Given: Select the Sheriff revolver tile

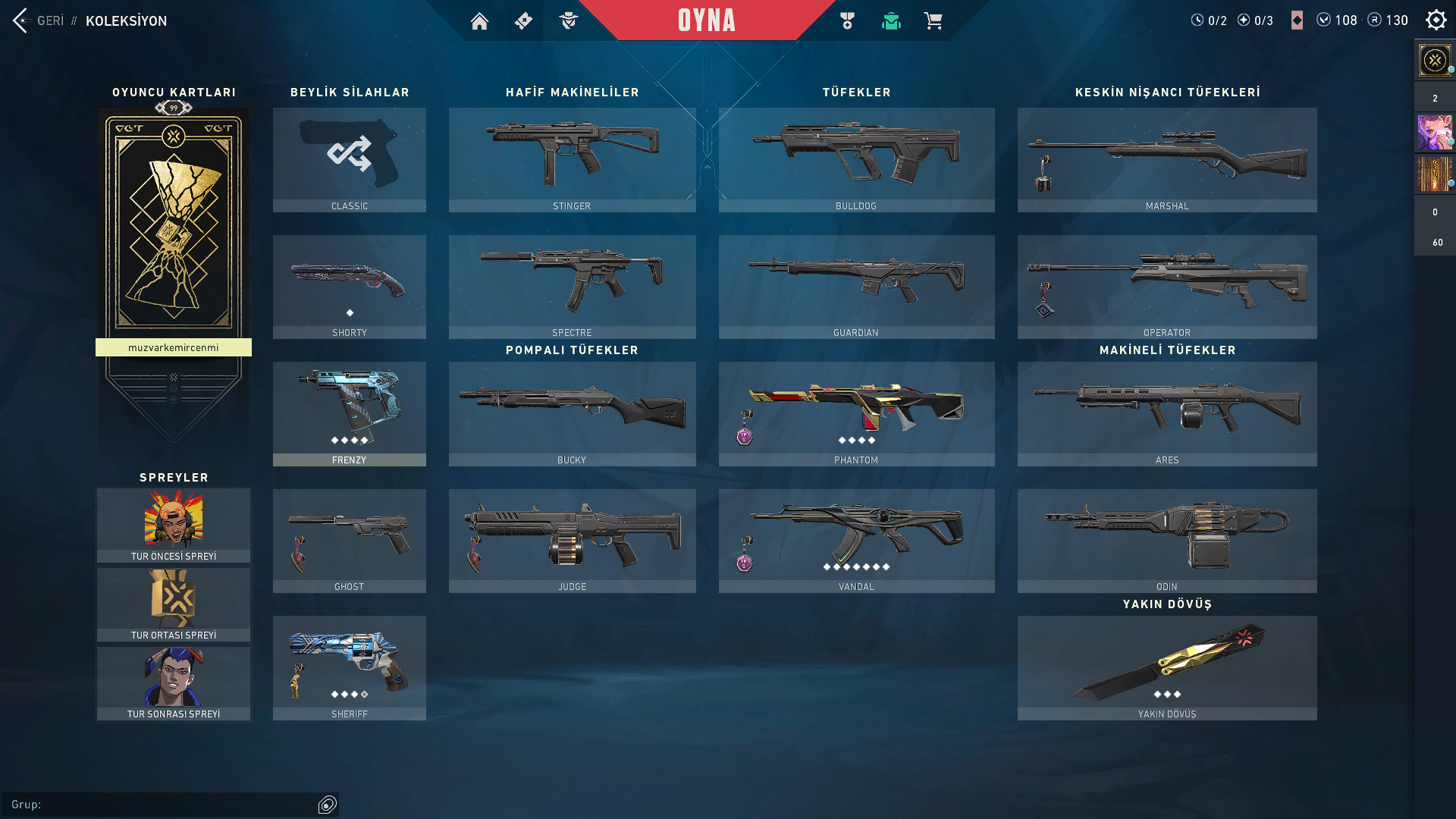Looking at the screenshot, I should point(349,667).
